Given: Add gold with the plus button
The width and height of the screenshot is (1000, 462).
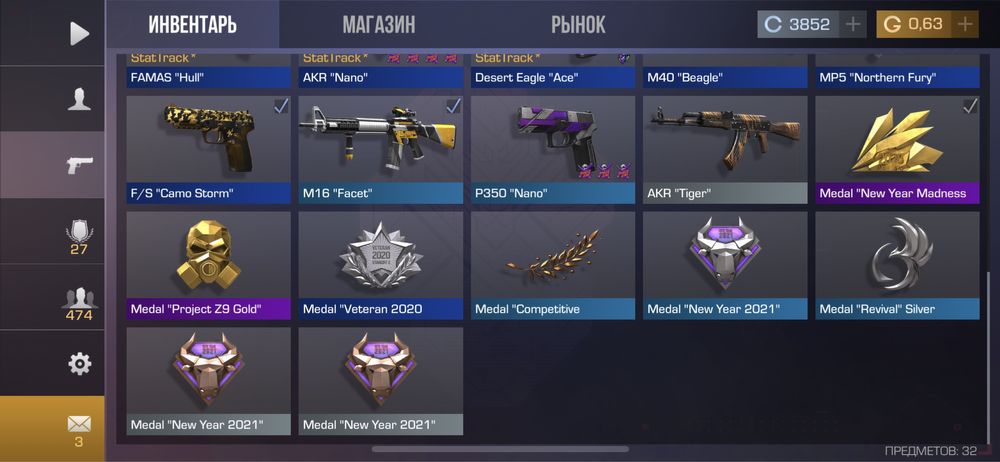Looking at the screenshot, I should tap(965, 25).
